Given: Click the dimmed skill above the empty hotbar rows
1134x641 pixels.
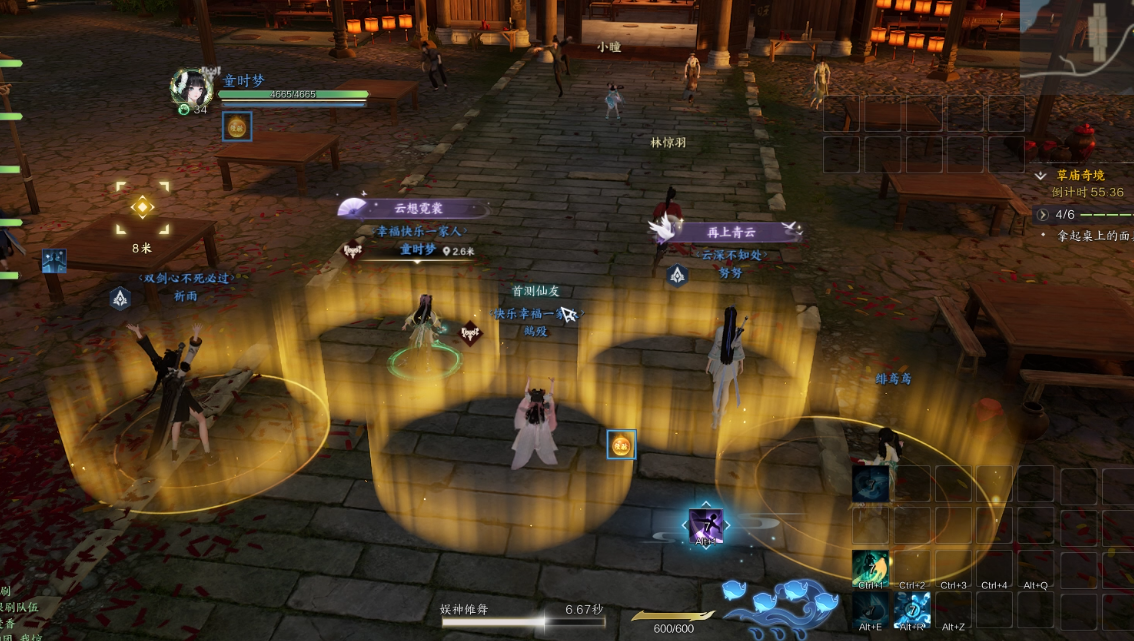Looking at the screenshot, I should click(x=870, y=483).
